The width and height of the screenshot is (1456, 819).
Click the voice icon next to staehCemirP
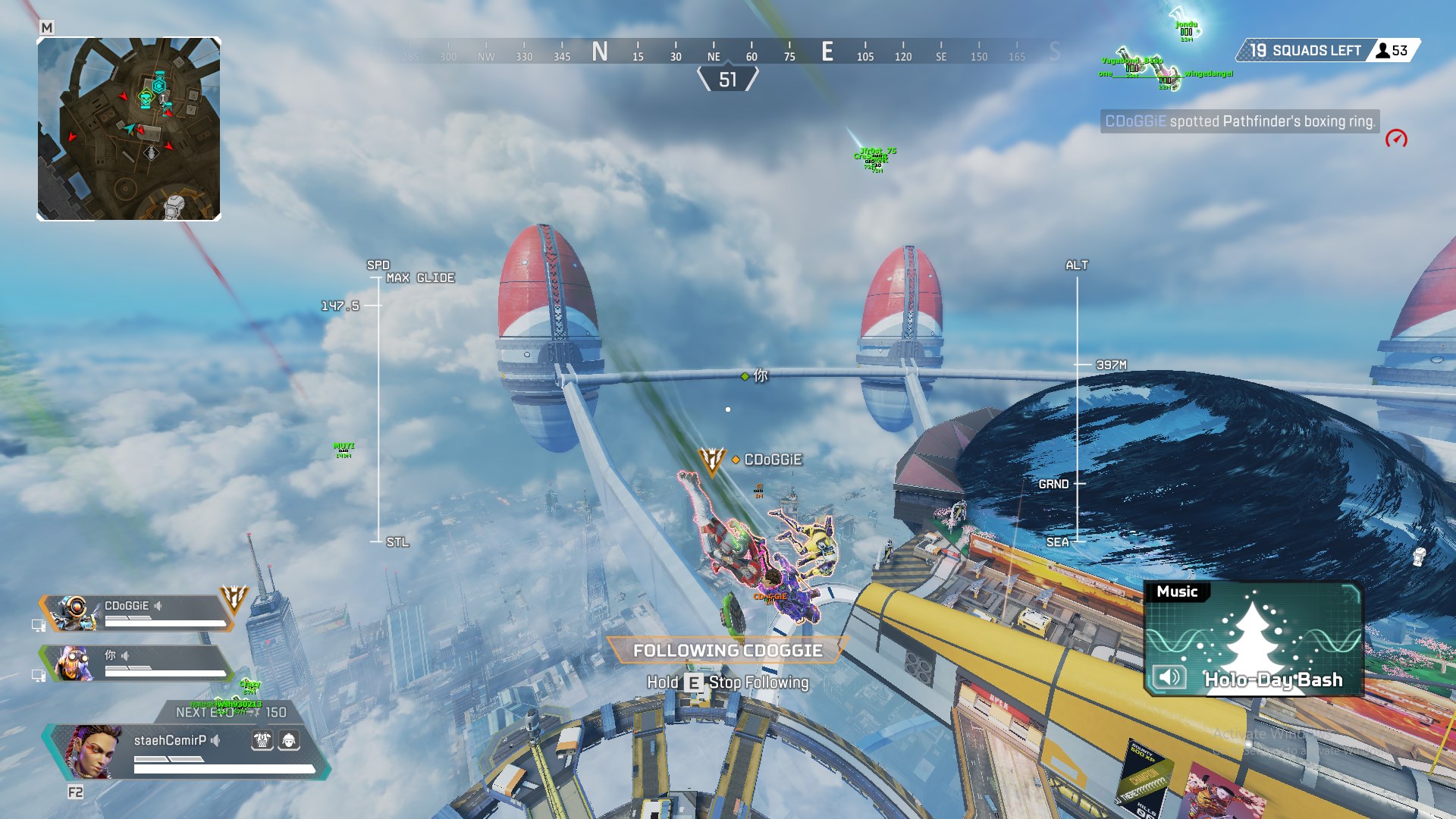point(216,740)
